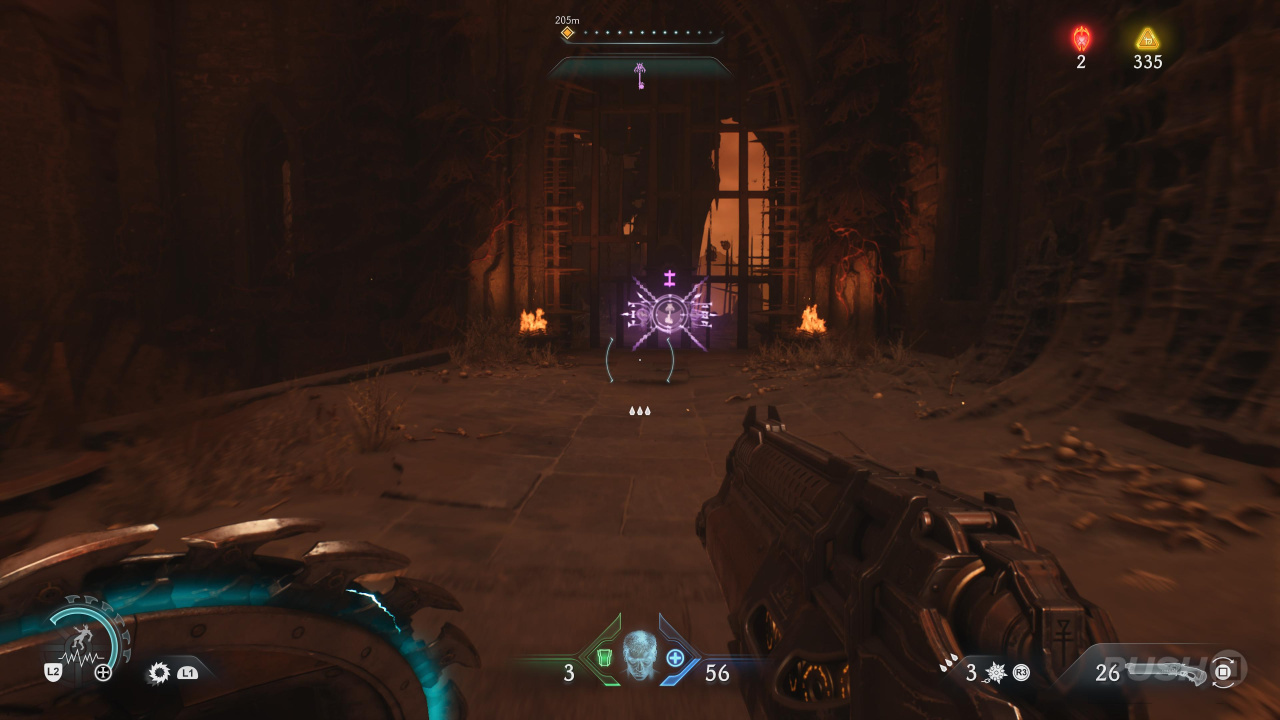This screenshot has width=1280, height=720.
Task: Select the shield saw blade icon
Action: pyautogui.click(x=158, y=673)
